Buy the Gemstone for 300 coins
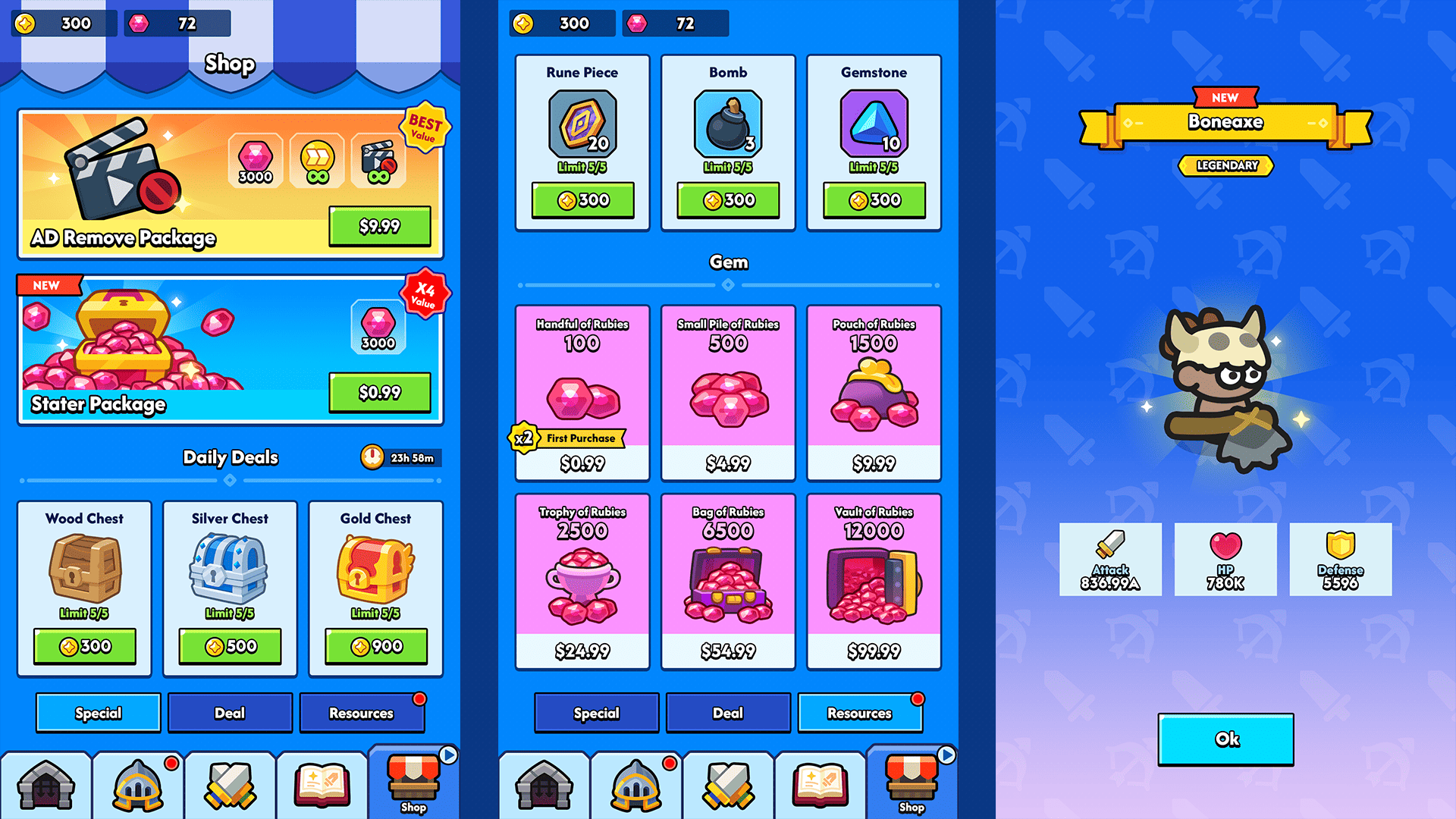Viewport: 1456px width, 819px height. [x=874, y=200]
